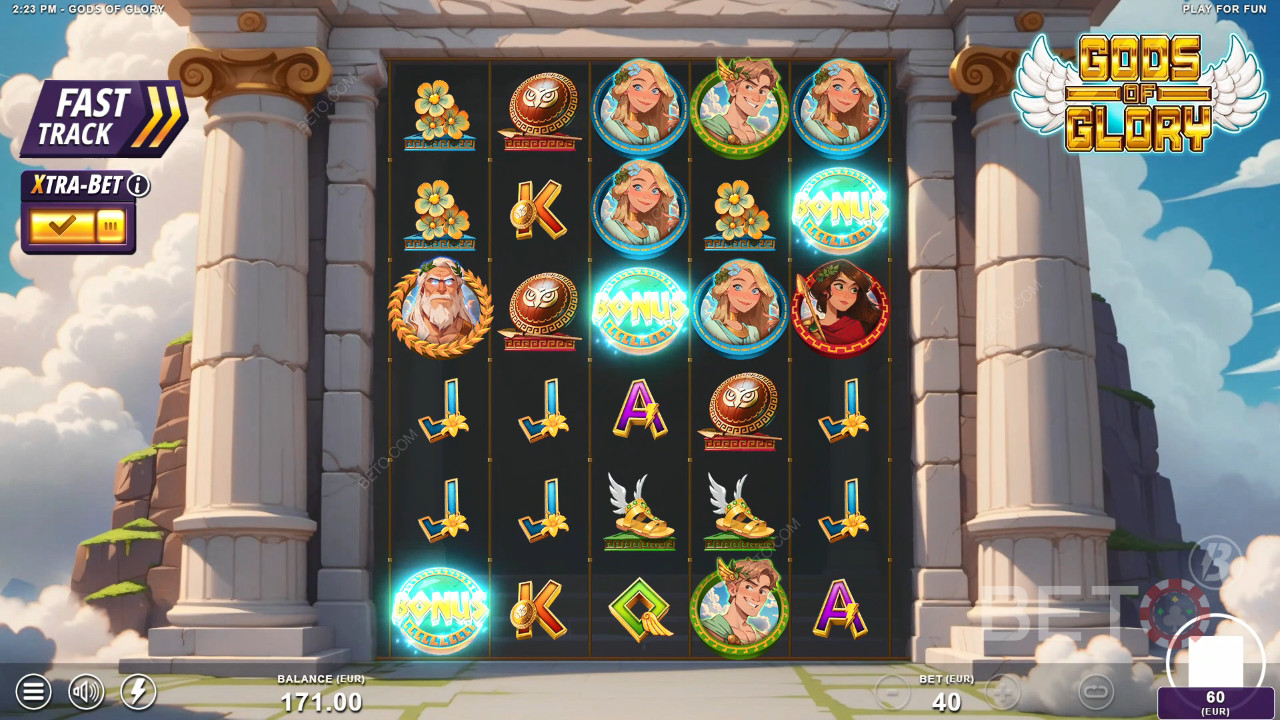
Task: Open the Fast Track feature
Action: click(104, 118)
